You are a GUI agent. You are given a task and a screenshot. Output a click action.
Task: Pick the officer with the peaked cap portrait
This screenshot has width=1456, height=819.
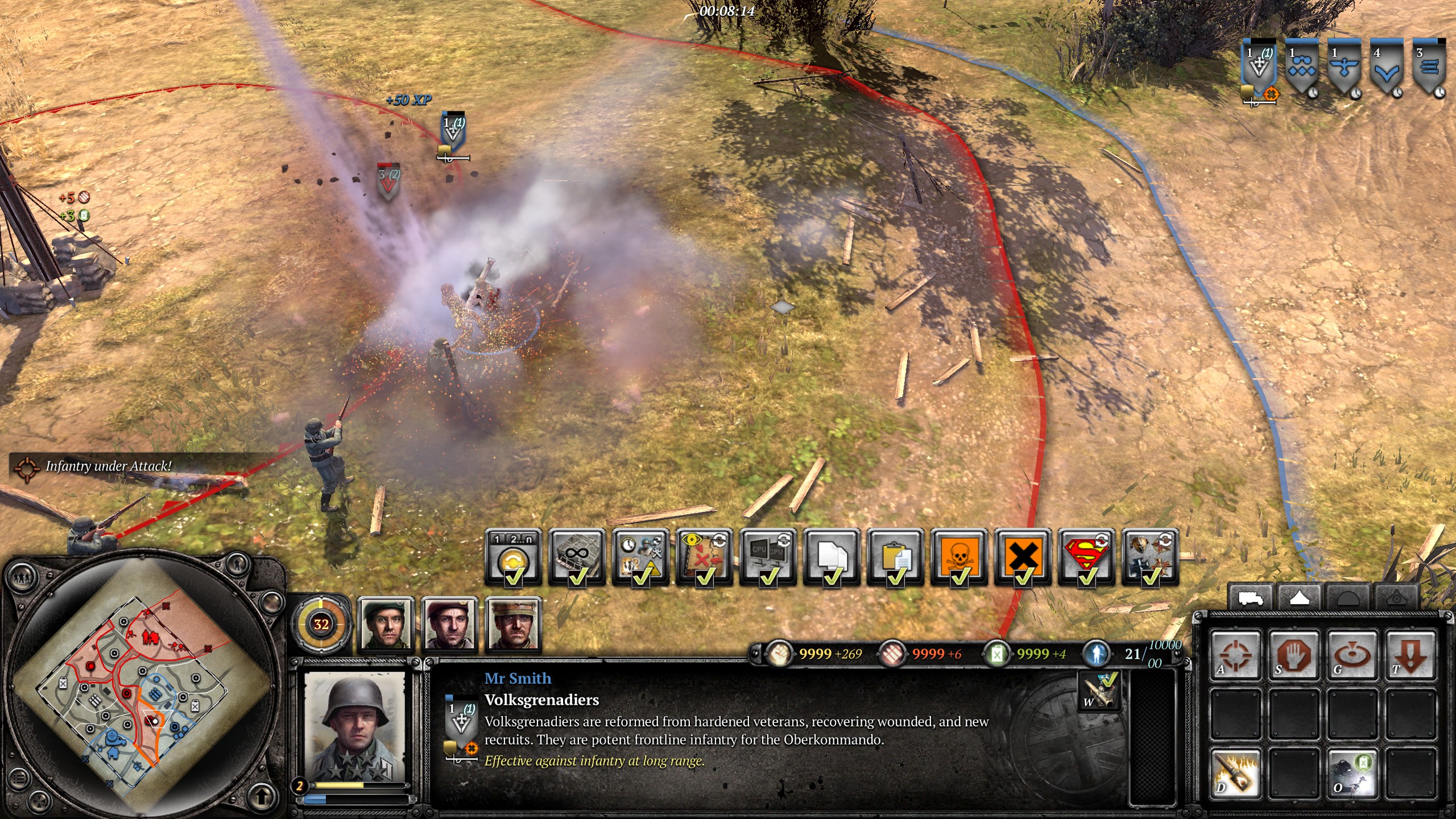click(513, 624)
